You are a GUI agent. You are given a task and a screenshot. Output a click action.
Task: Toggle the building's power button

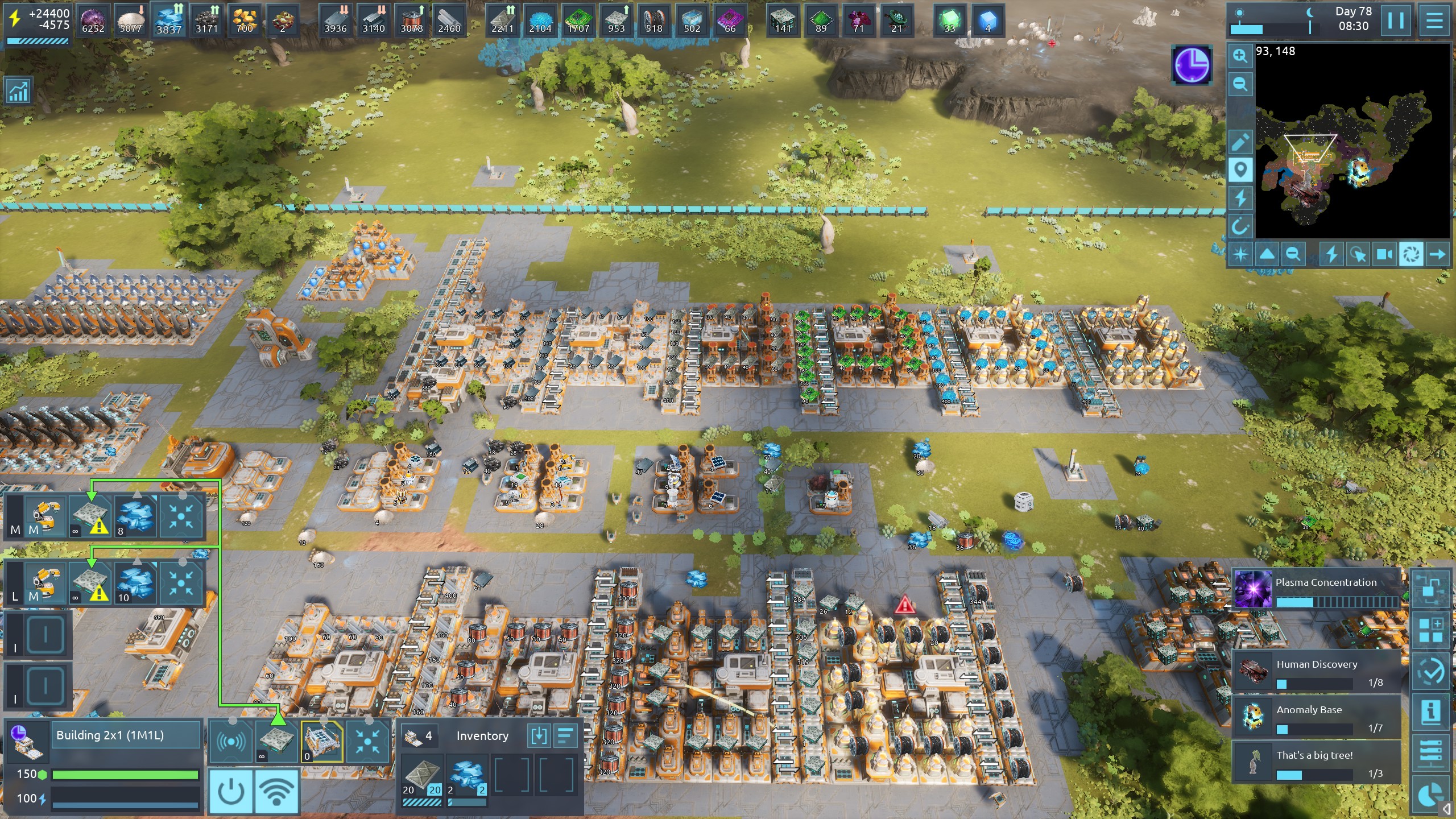[x=231, y=791]
